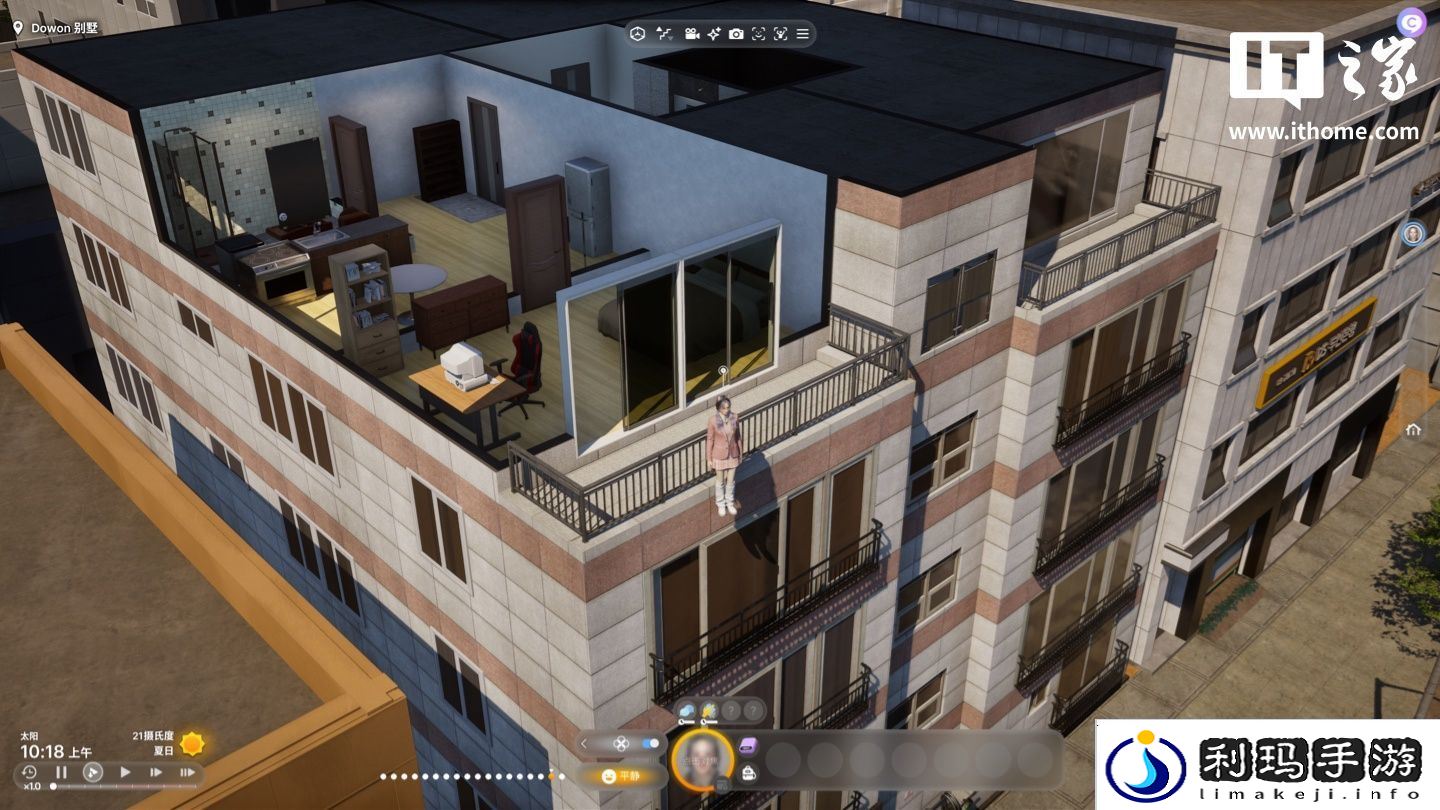
Task: Click the home icon at screen edge
Action: point(1413,430)
